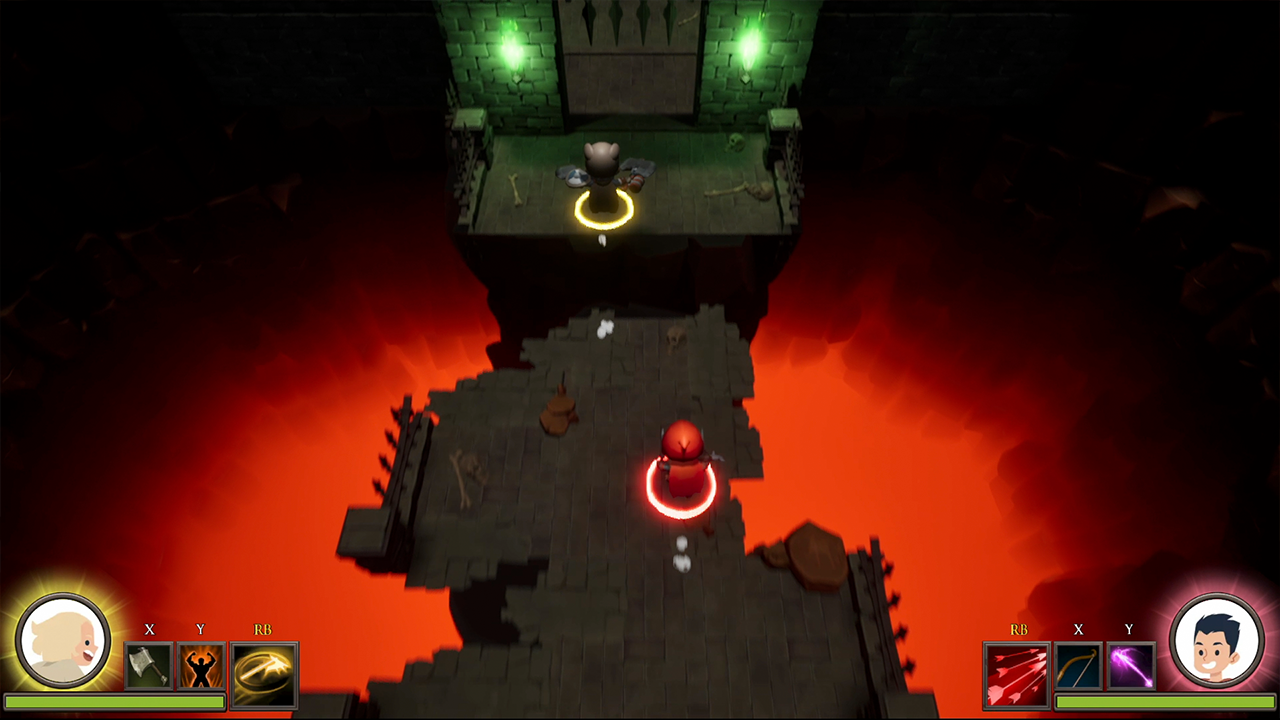This screenshot has height=720, width=1280.
Task: Click the glowing yellow ring near the doorway
Action: [604, 212]
